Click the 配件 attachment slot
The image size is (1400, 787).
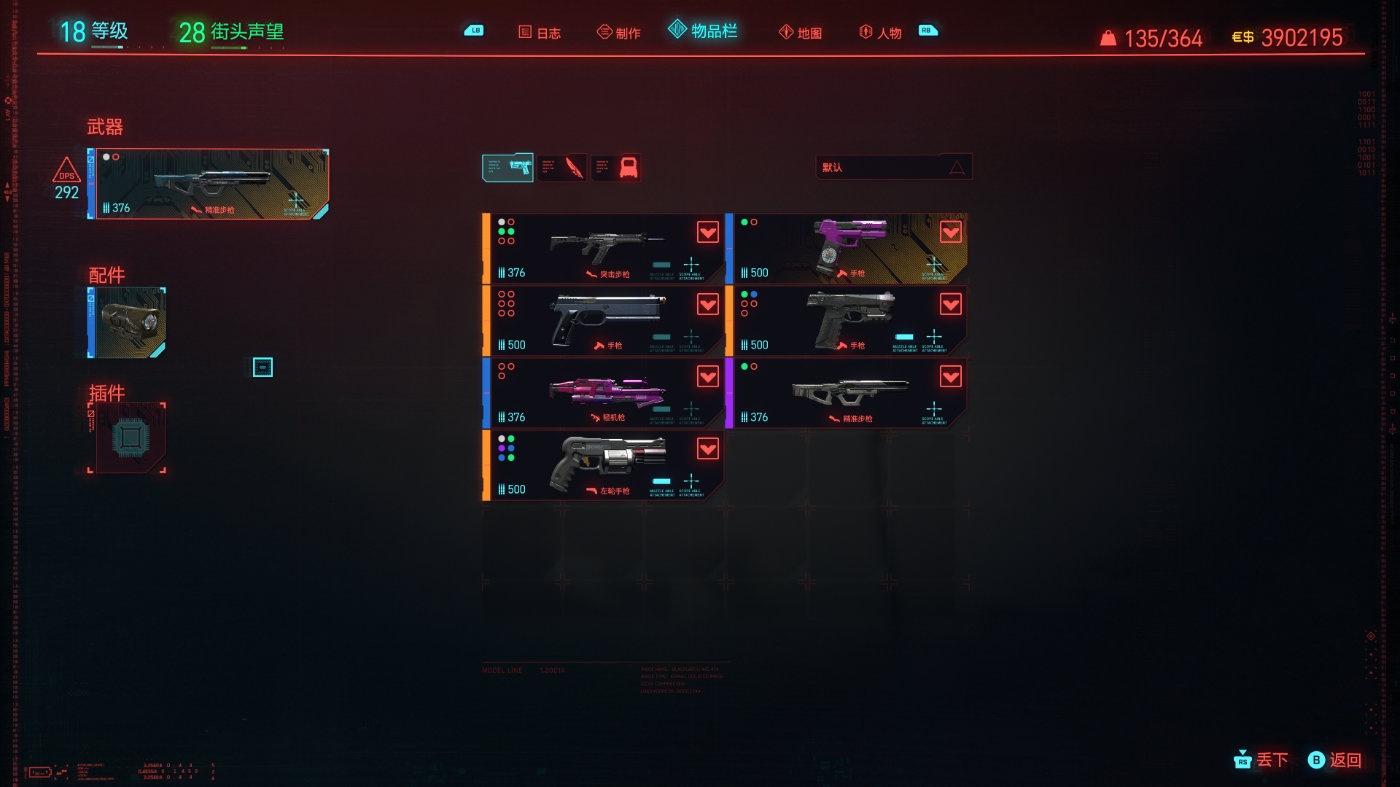click(127, 322)
